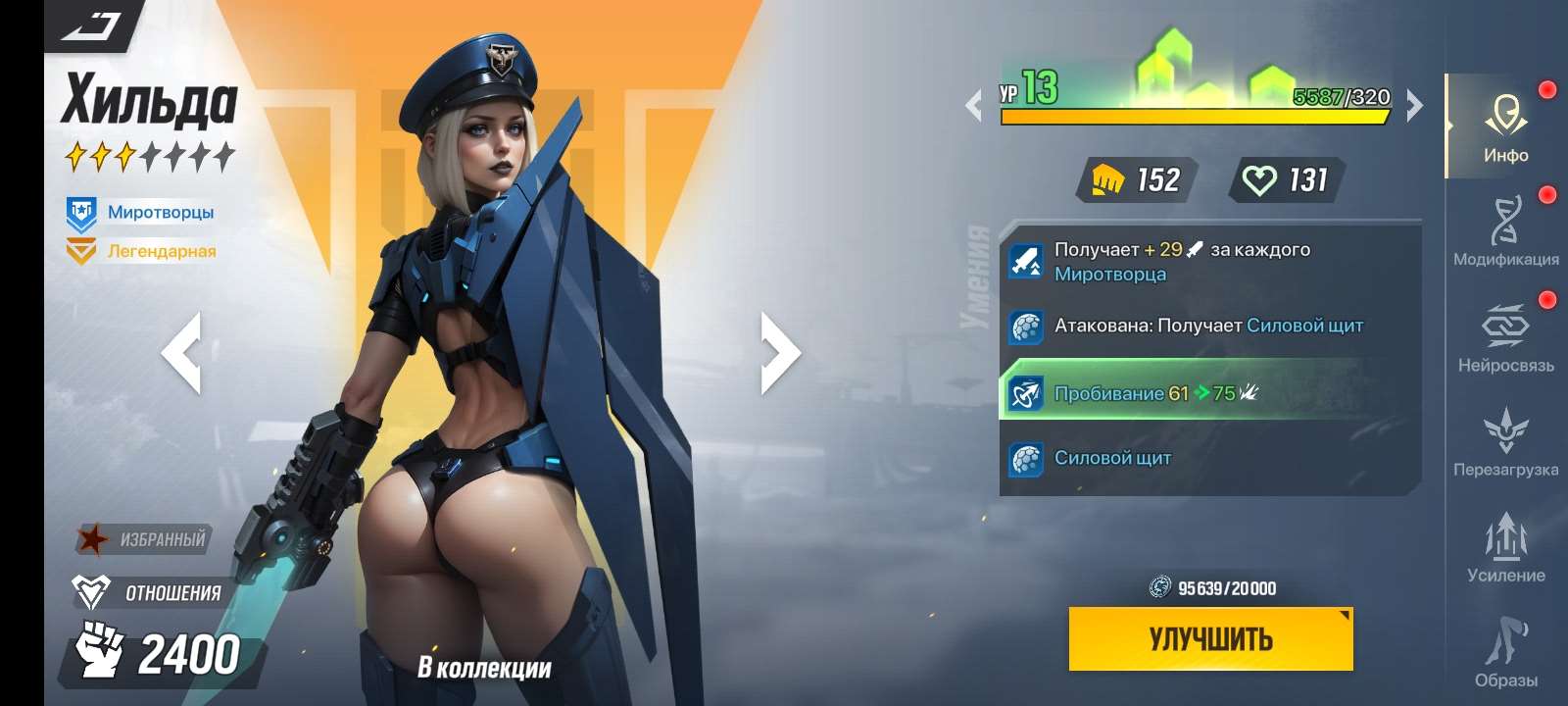Click the app logo in top-left corner
The width and height of the screenshot is (1568, 706).
click(x=90, y=26)
